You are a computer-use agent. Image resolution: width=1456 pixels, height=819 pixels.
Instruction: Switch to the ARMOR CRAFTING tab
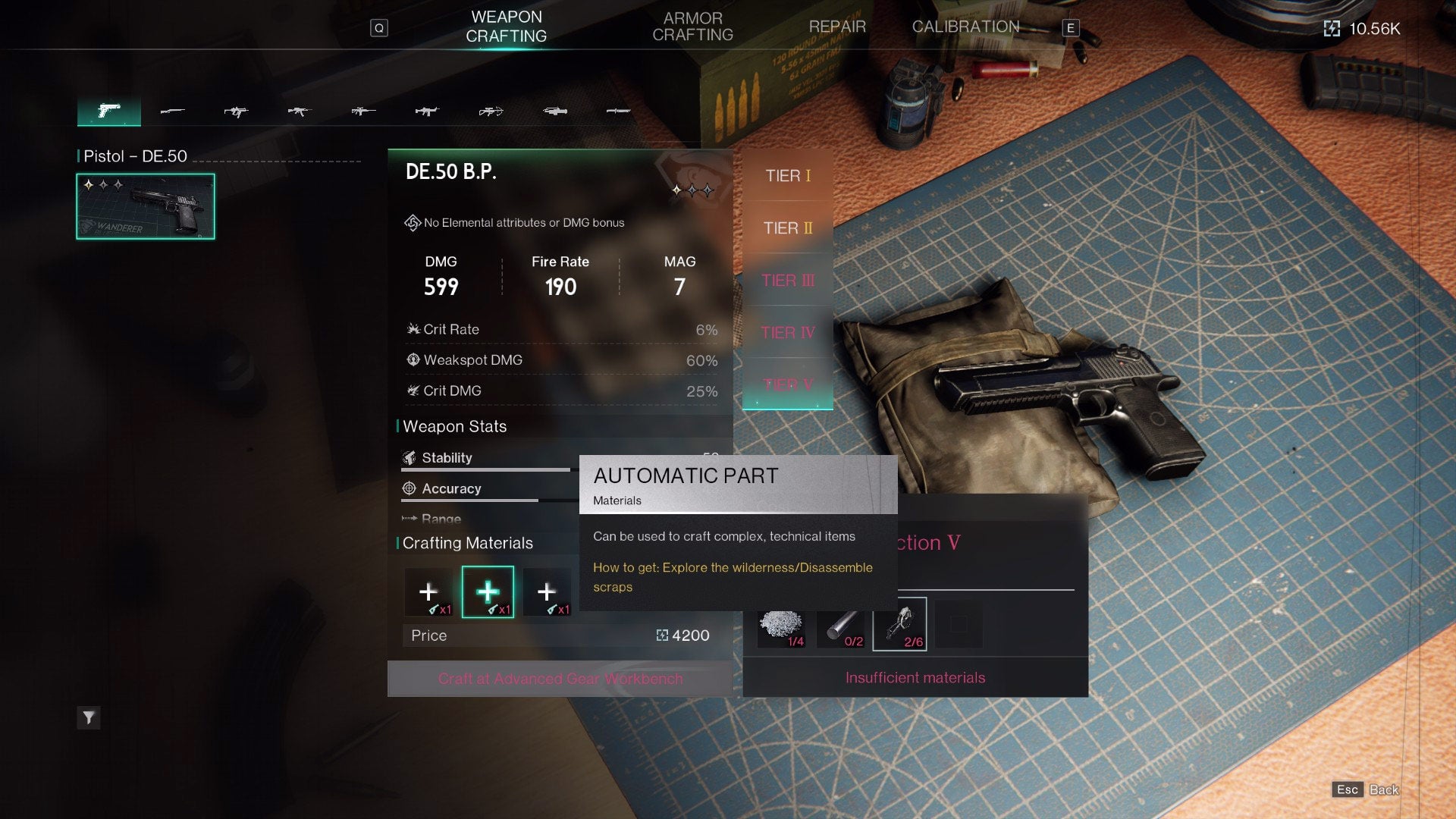pos(692,27)
